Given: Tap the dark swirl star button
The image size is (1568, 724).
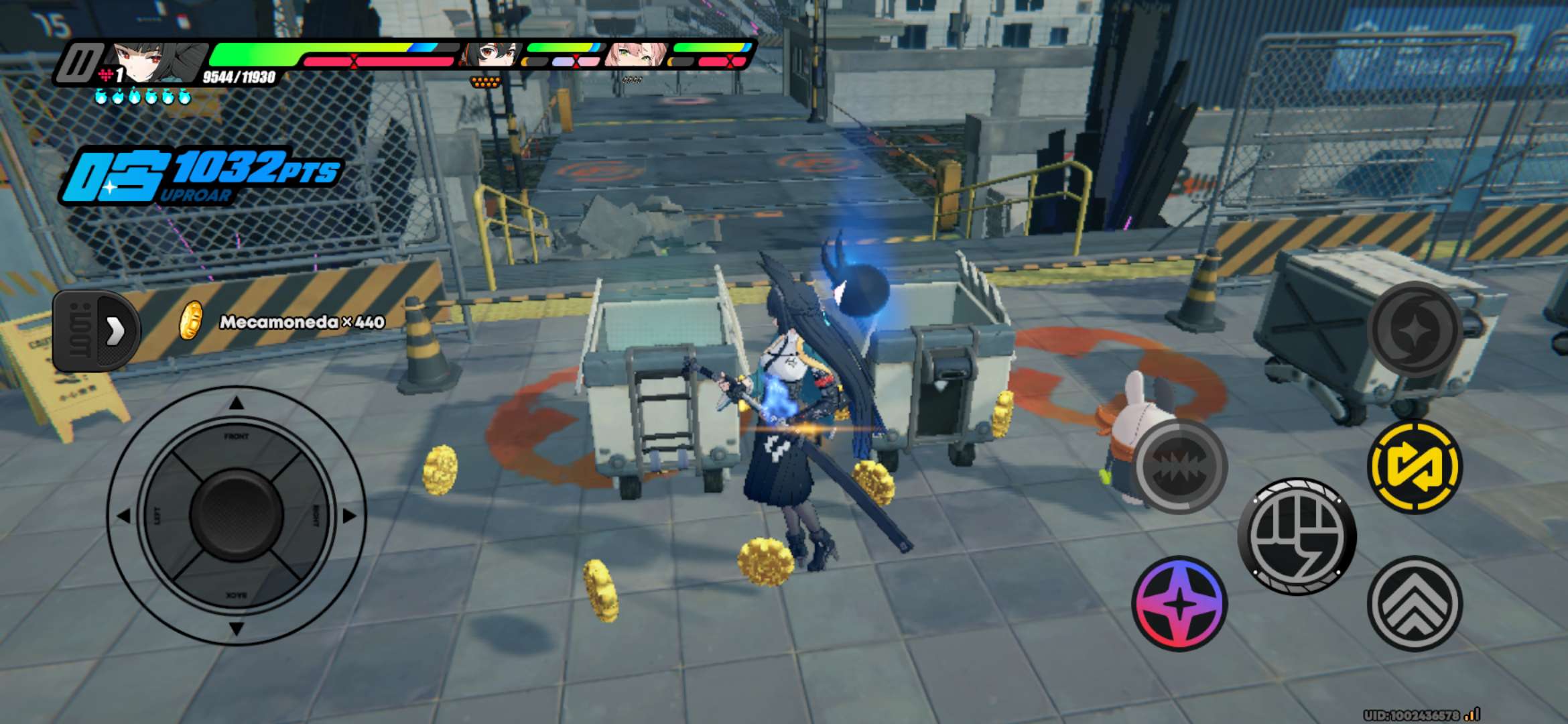Looking at the screenshot, I should click(1415, 329).
